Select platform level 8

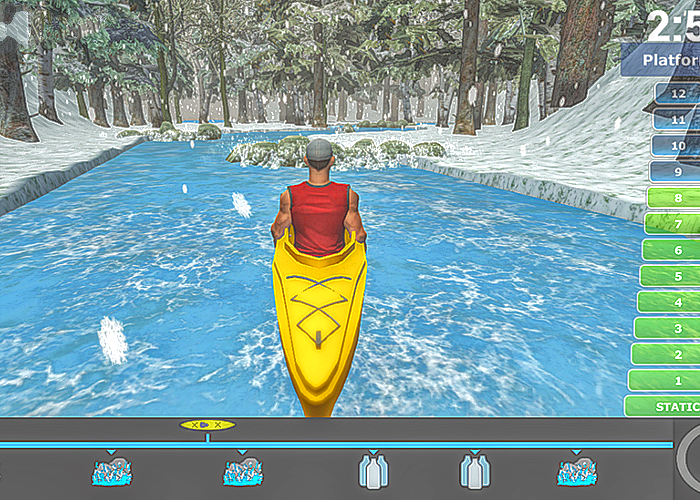(674, 198)
